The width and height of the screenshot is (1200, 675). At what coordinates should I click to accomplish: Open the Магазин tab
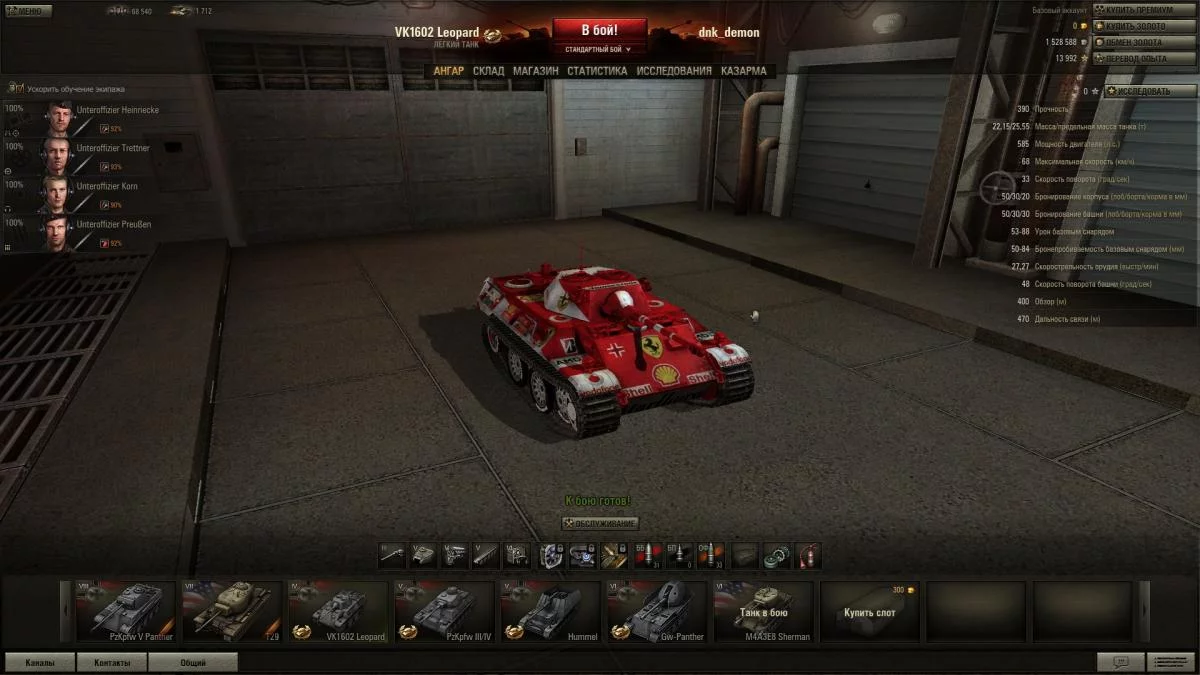click(535, 71)
